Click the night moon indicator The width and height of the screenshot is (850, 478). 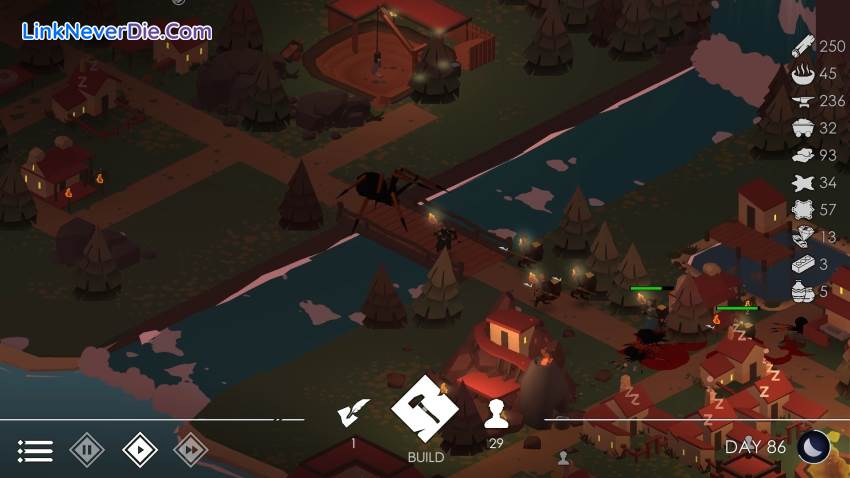pos(814,446)
